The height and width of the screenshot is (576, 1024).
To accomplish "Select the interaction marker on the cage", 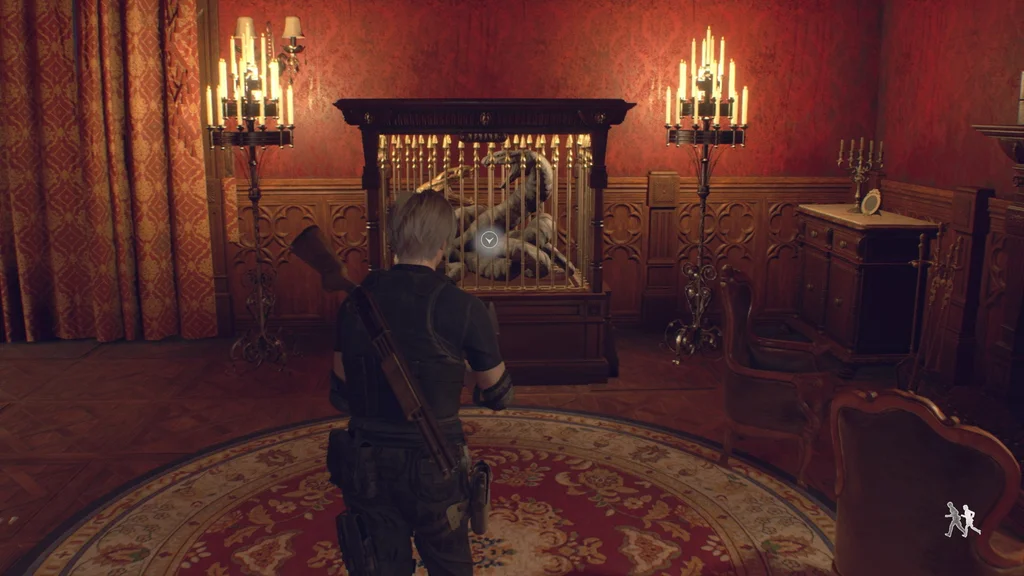I will 489,239.
